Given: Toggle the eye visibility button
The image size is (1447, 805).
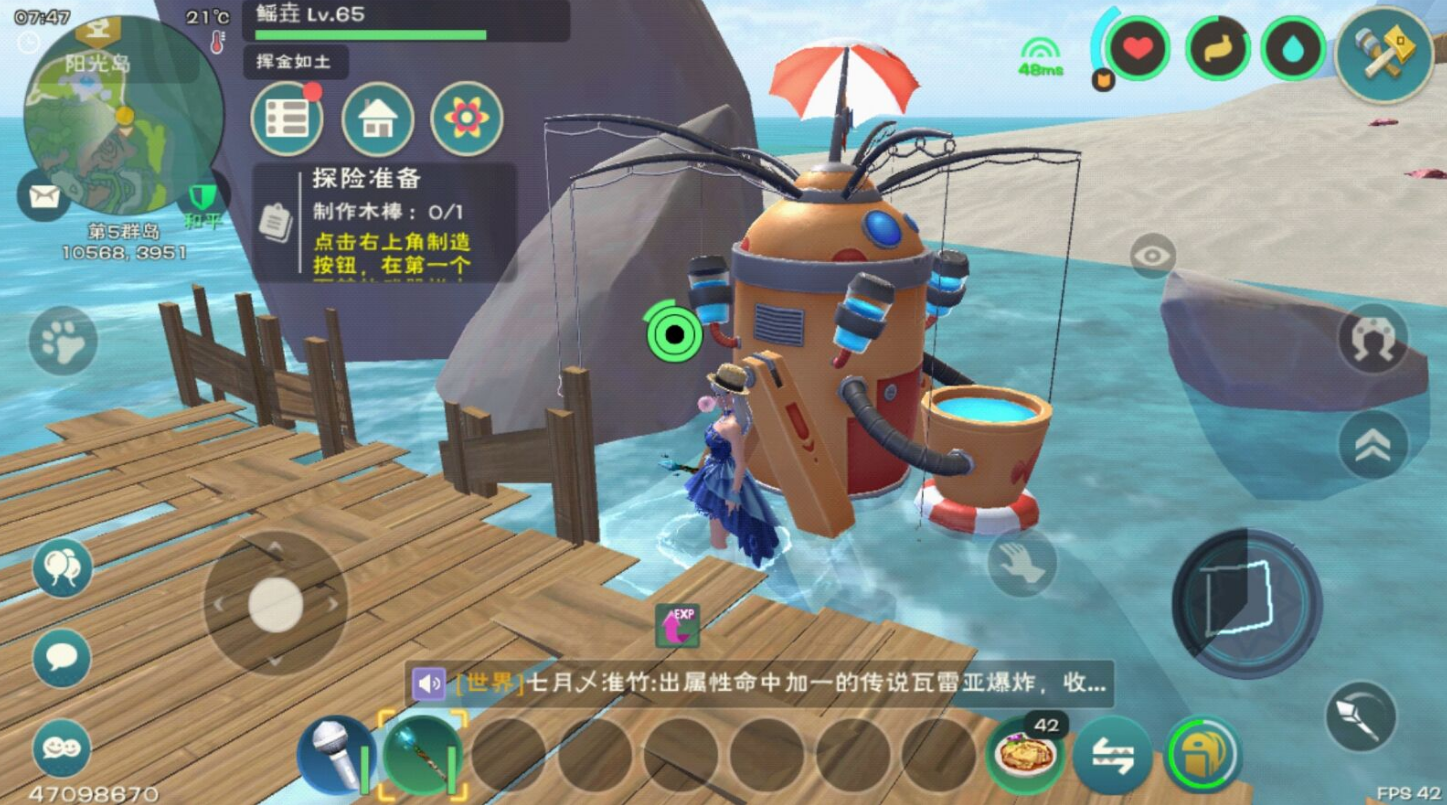Looking at the screenshot, I should click(1152, 256).
